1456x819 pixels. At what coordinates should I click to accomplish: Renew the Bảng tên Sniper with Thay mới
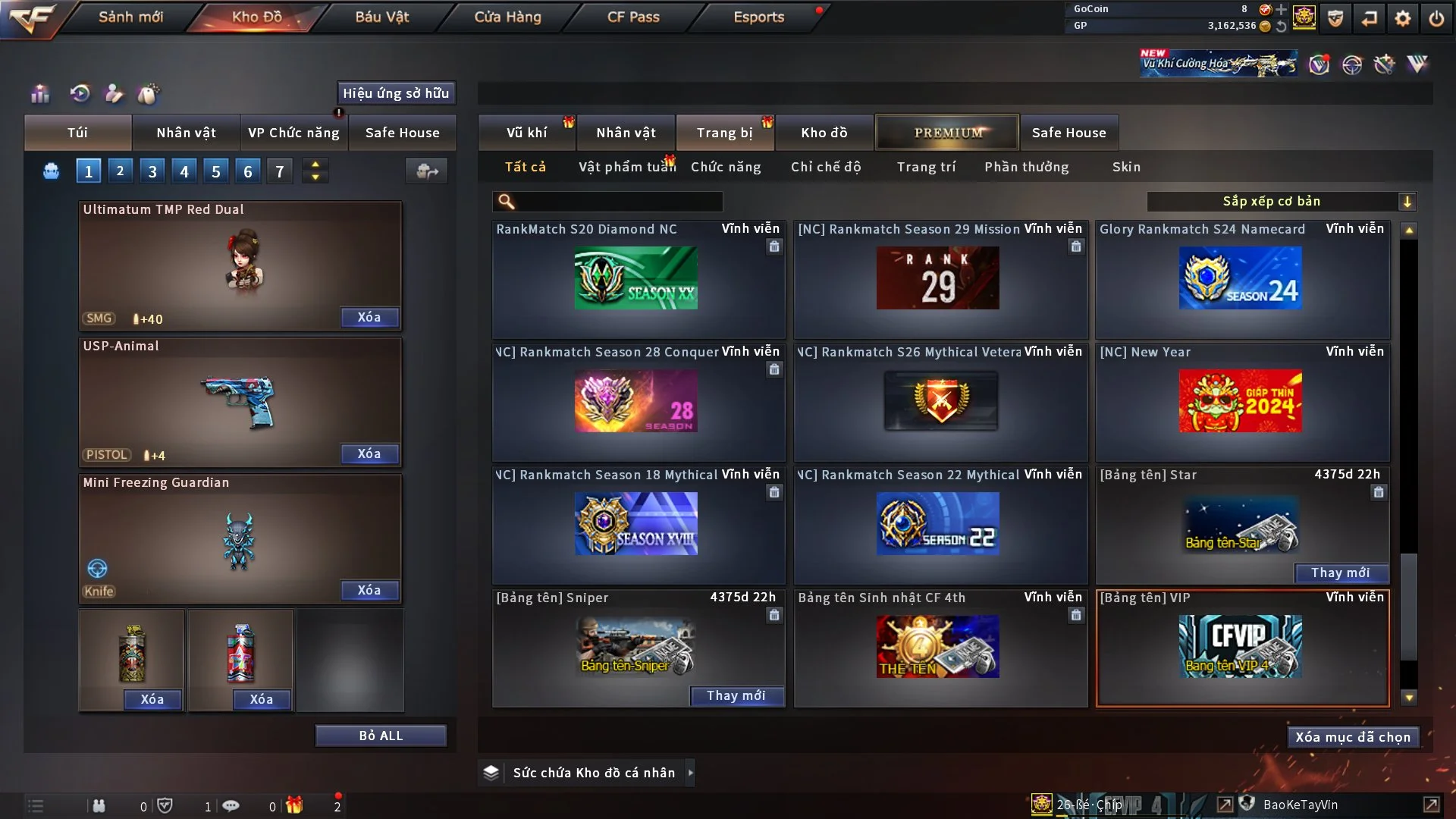pos(736,695)
